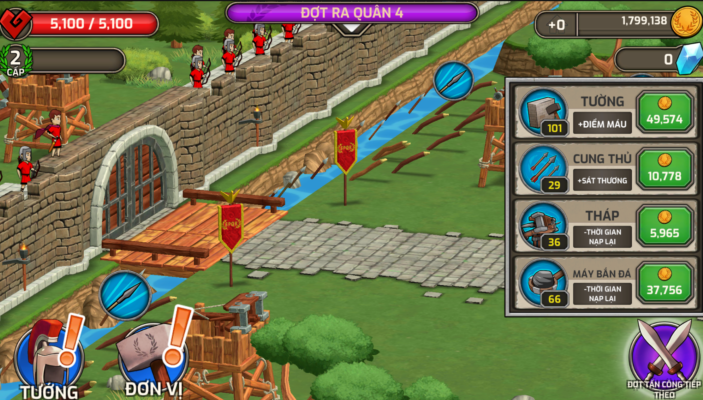
Task: Select the Máy Bắn Đá catapult icon
Action: (x=543, y=281)
